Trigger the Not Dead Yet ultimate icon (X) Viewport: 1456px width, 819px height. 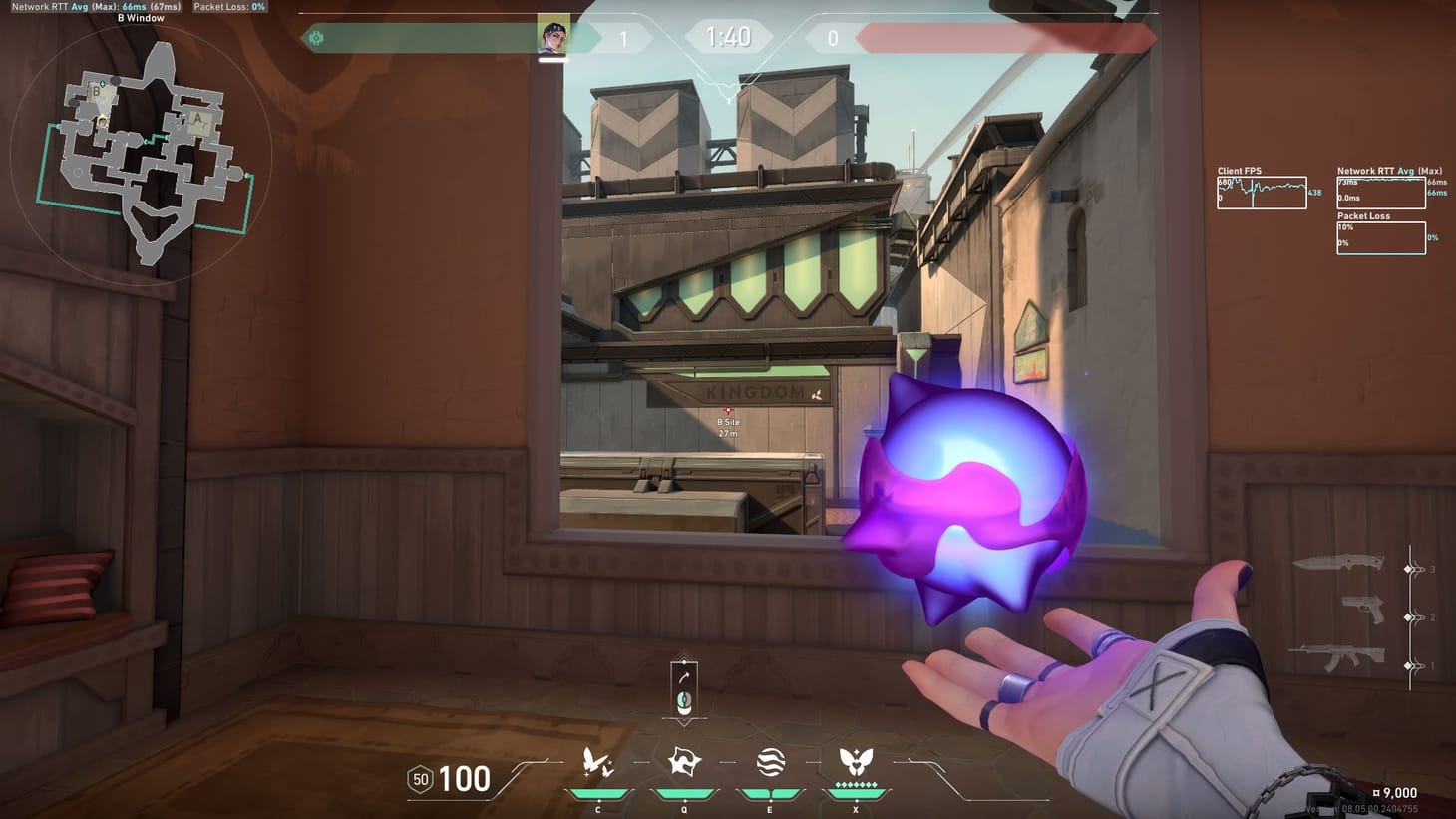(x=854, y=763)
